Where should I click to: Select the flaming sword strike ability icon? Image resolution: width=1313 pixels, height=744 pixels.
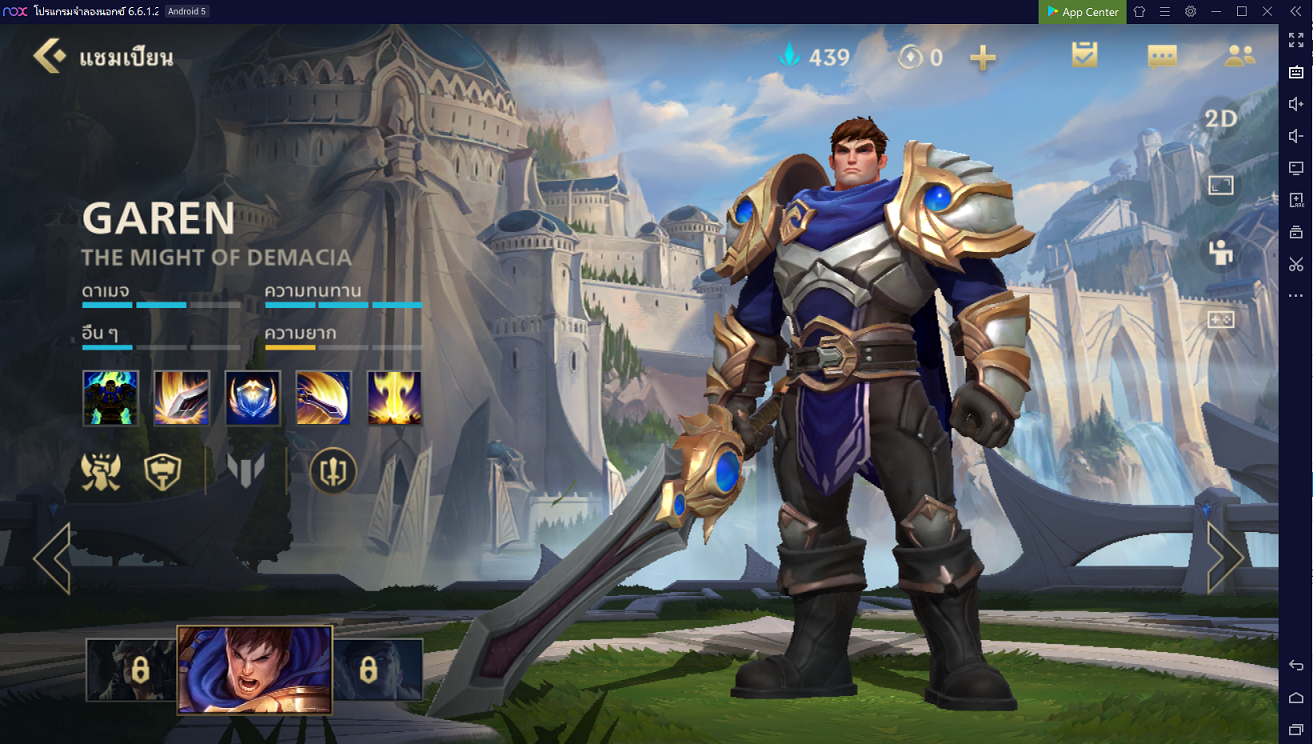[x=182, y=398]
